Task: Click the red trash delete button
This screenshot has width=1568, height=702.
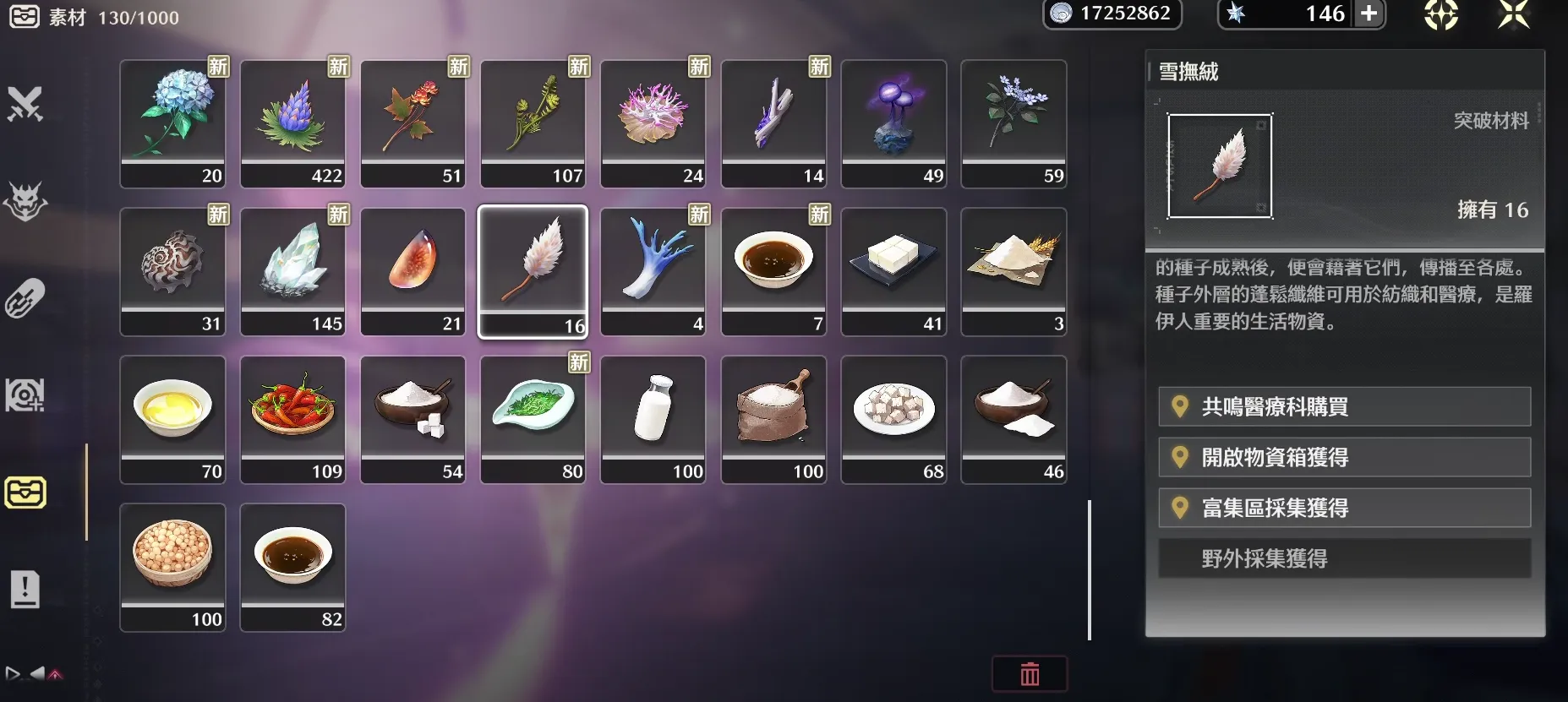Action: click(1030, 674)
